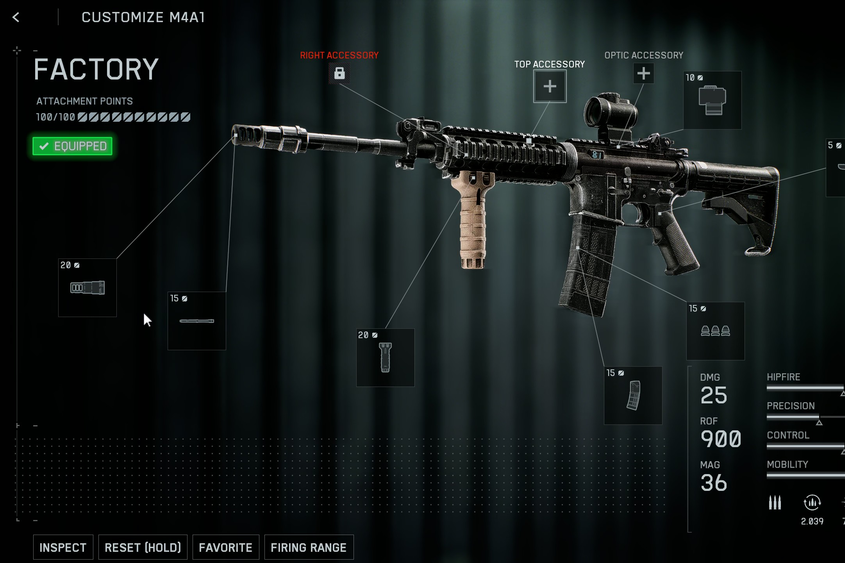The image size is (845, 563).
Task: Select the magazine attachment slot
Action: pyautogui.click(x=633, y=395)
